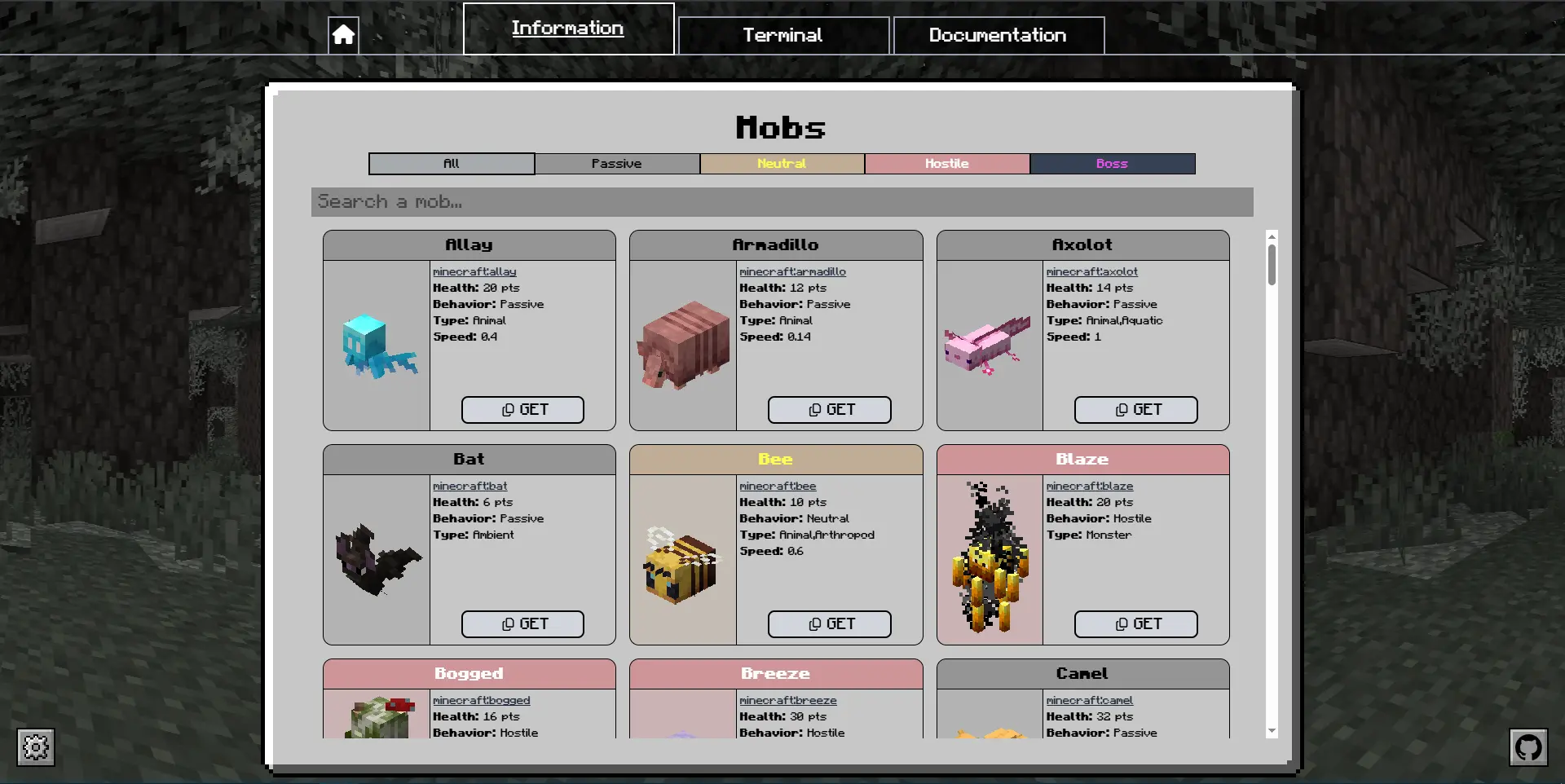The width and height of the screenshot is (1565, 784).
Task: Filter mobs by Hostile category
Action: point(947,163)
